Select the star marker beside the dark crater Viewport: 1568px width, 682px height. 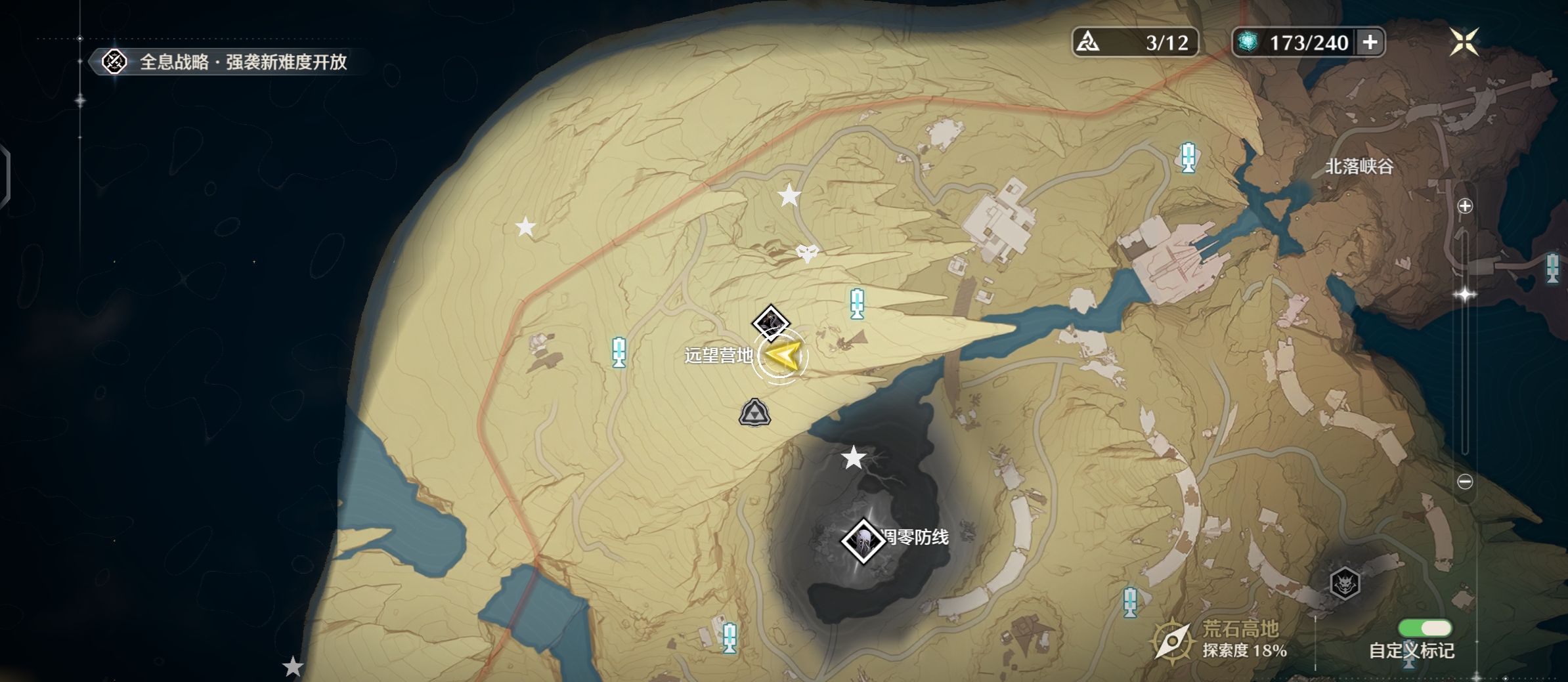click(x=853, y=458)
